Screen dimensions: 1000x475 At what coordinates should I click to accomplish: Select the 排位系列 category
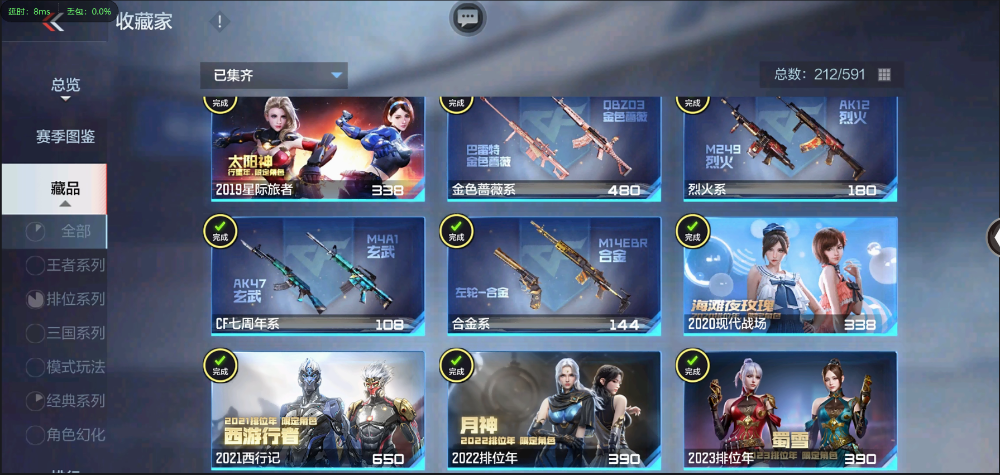click(x=65, y=299)
